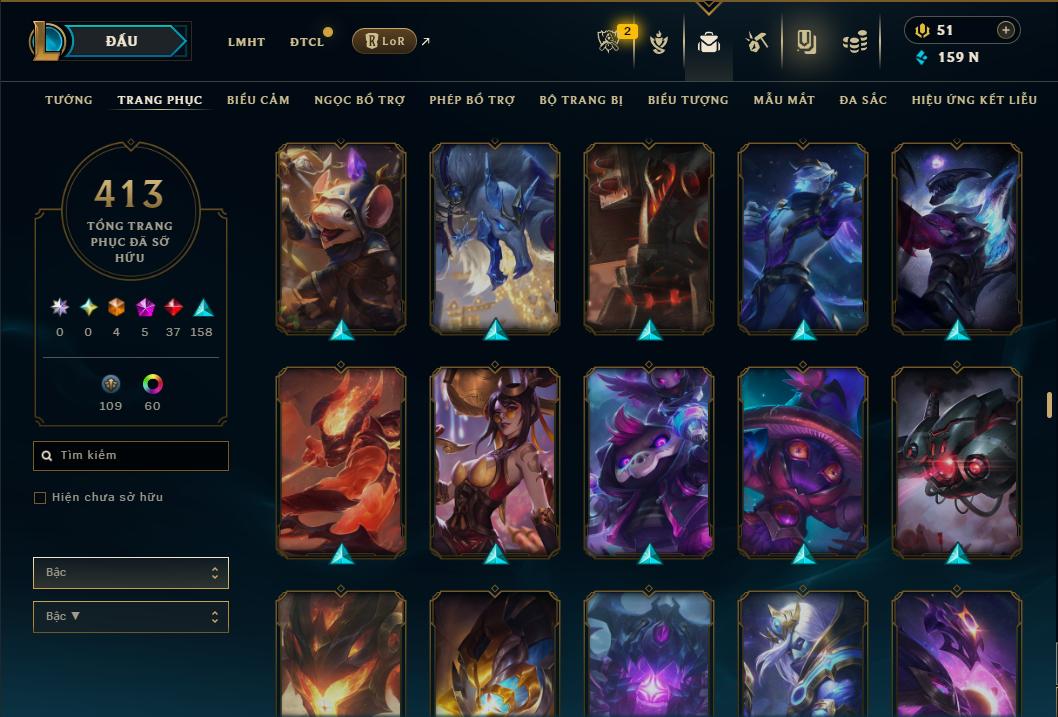Open the Bậc grouping dropdown
The width and height of the screenshot is (1058, 717).
pyautogui.click(x=131, y=573)
